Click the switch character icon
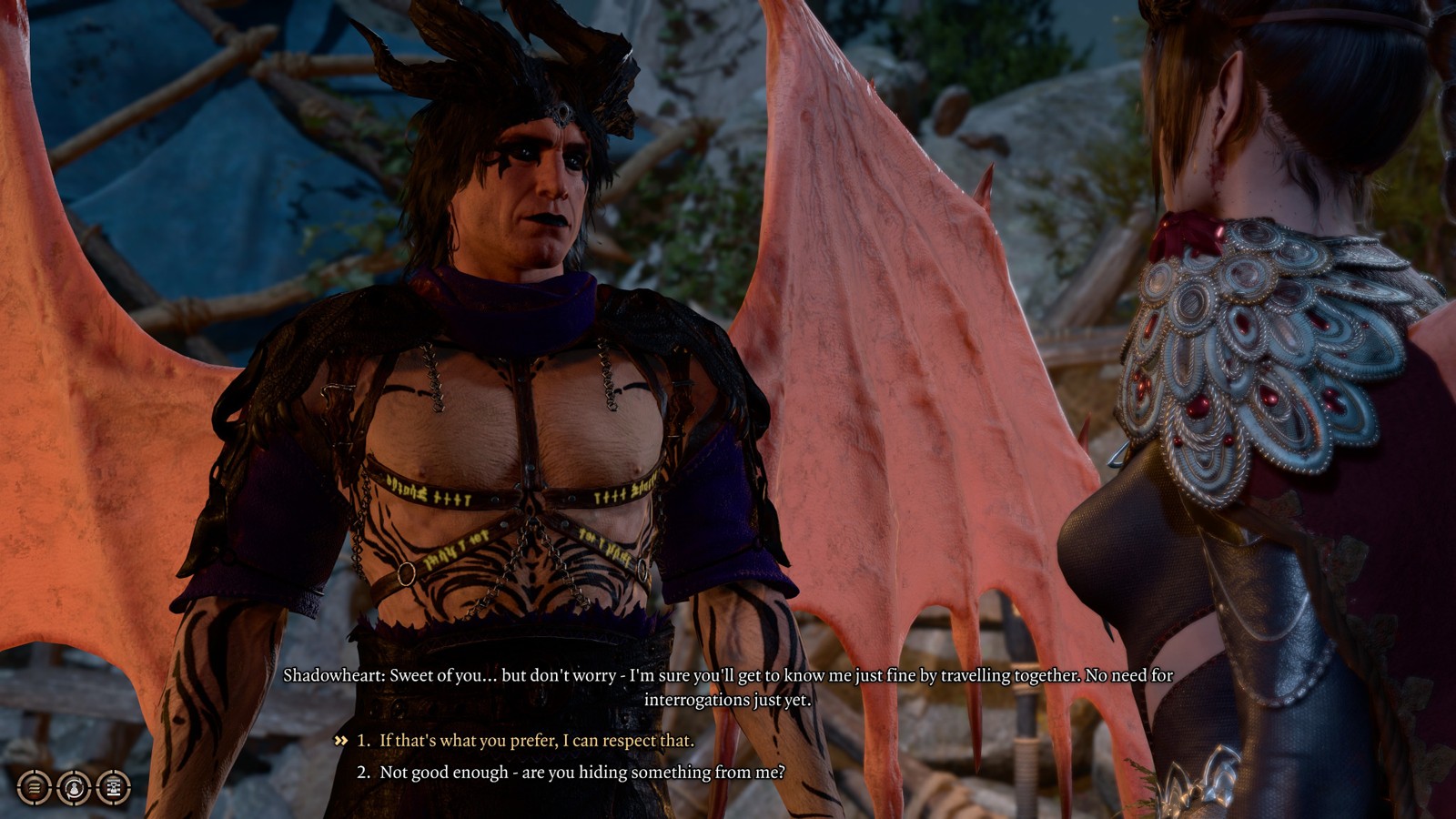 [x=75, y=787]
